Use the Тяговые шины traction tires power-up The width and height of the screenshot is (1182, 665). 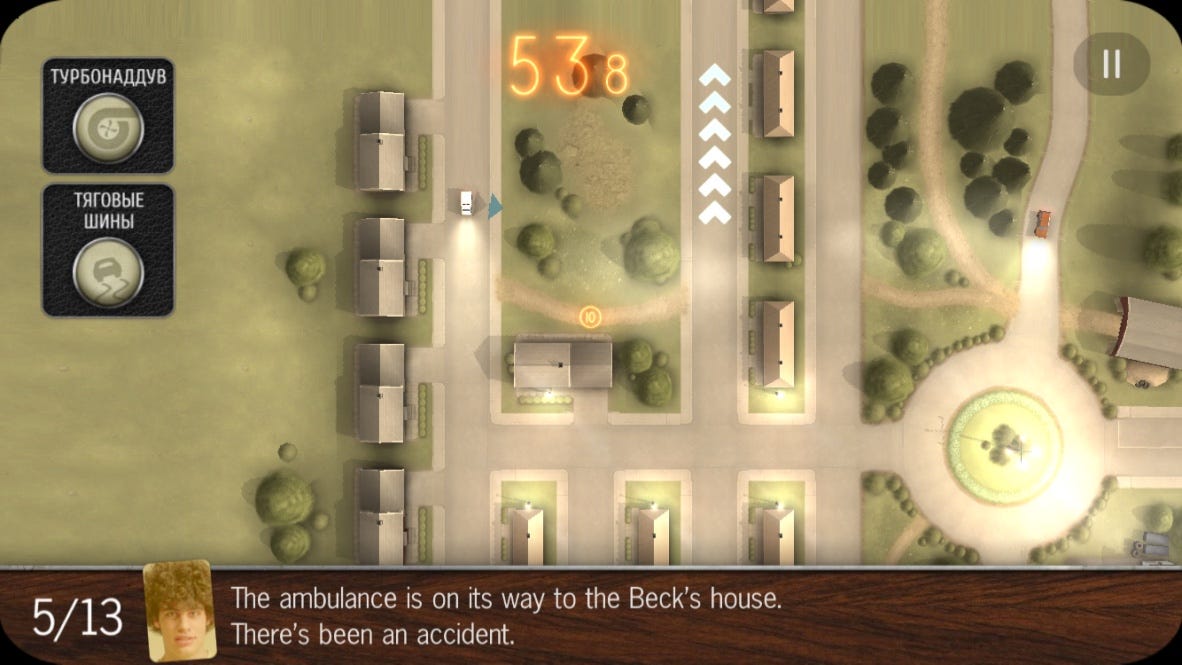point(108,272)
